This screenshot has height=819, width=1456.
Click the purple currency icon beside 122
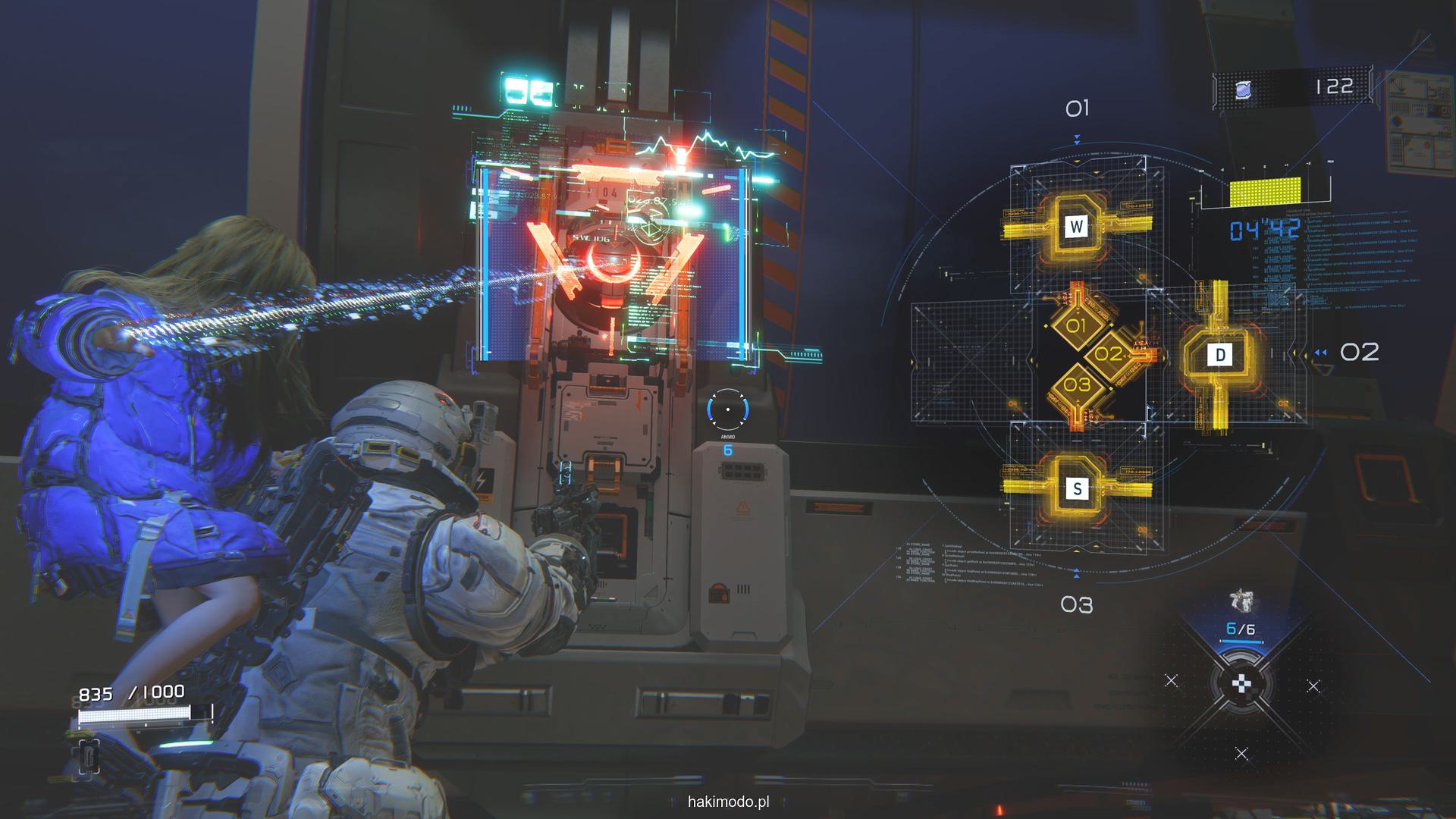pos(1243,90)
